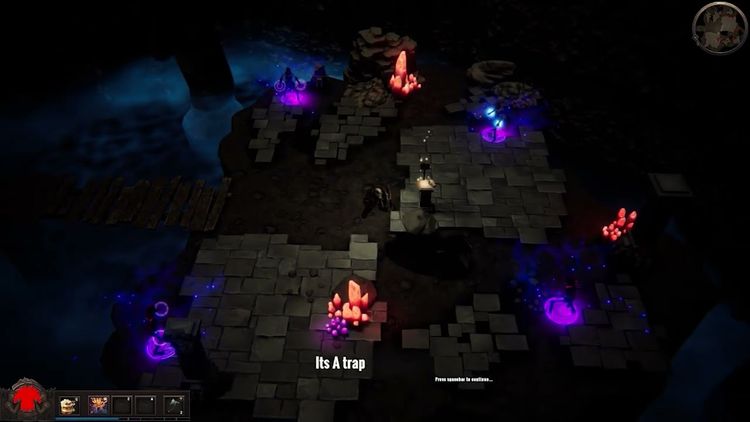This screenshot has height=422, width=750.
Task: Select the tan item in the first hotbar slot
Action: pos(69,405)
